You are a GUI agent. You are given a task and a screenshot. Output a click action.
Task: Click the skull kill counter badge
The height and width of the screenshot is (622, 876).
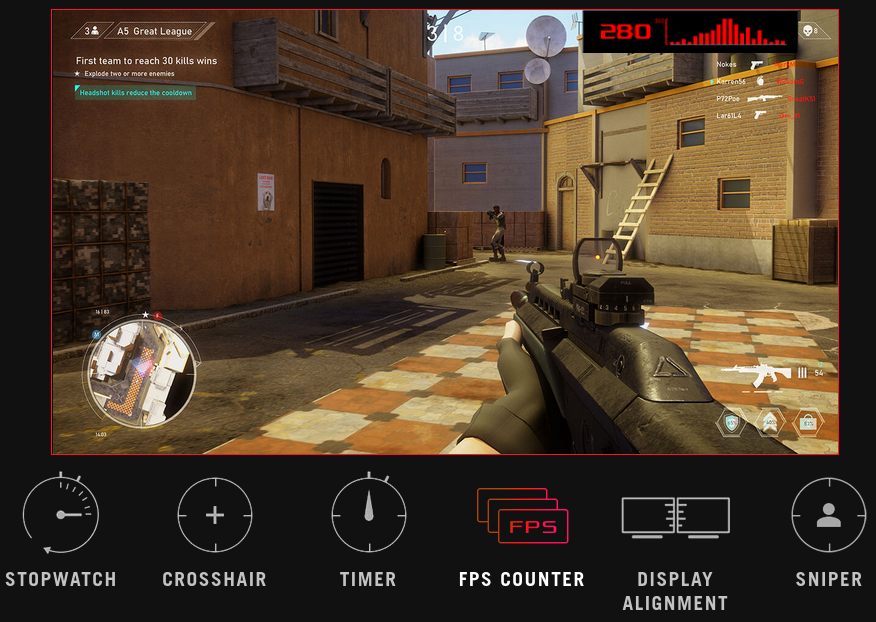810,31
